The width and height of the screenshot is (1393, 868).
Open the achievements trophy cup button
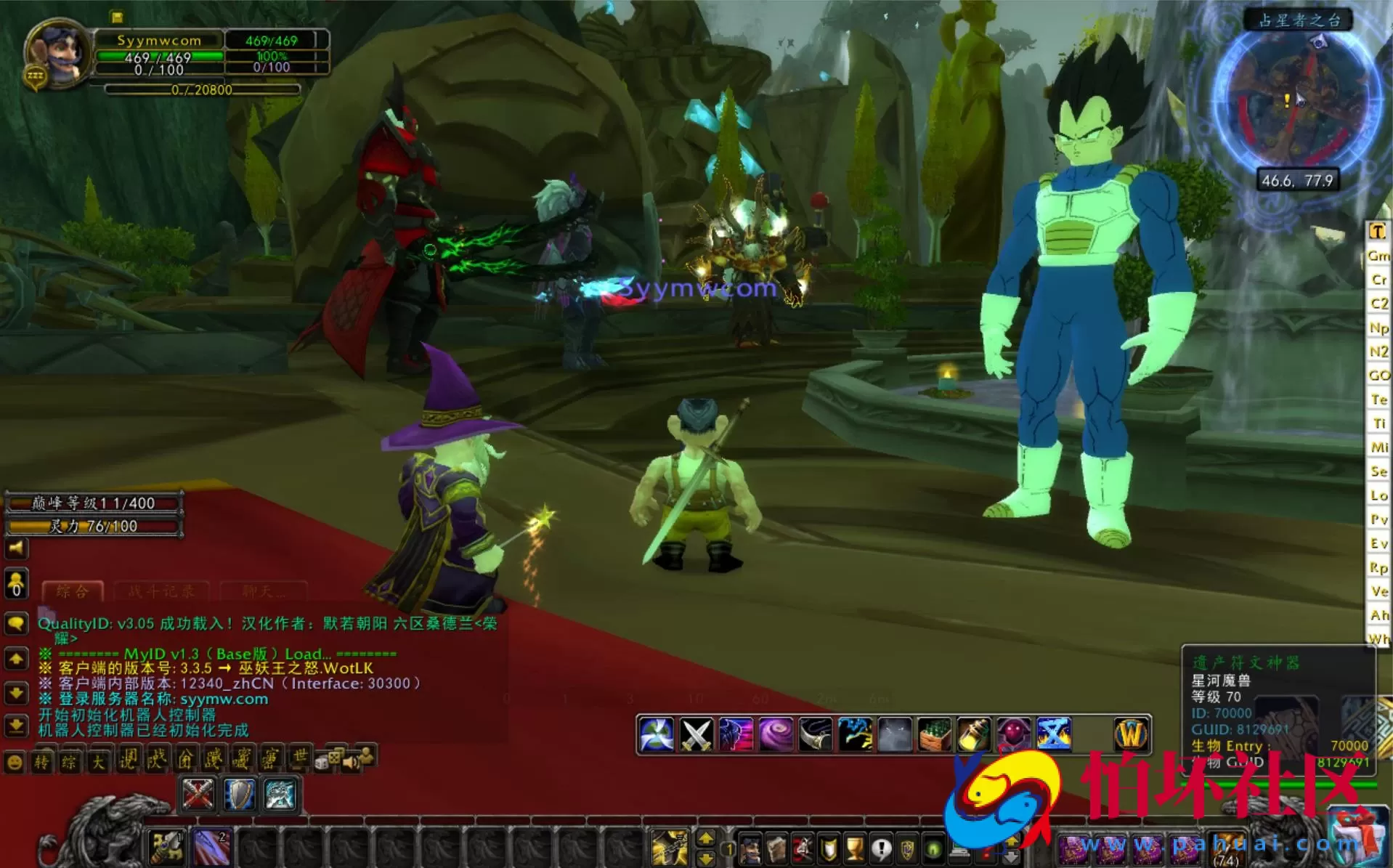[855, 848]
